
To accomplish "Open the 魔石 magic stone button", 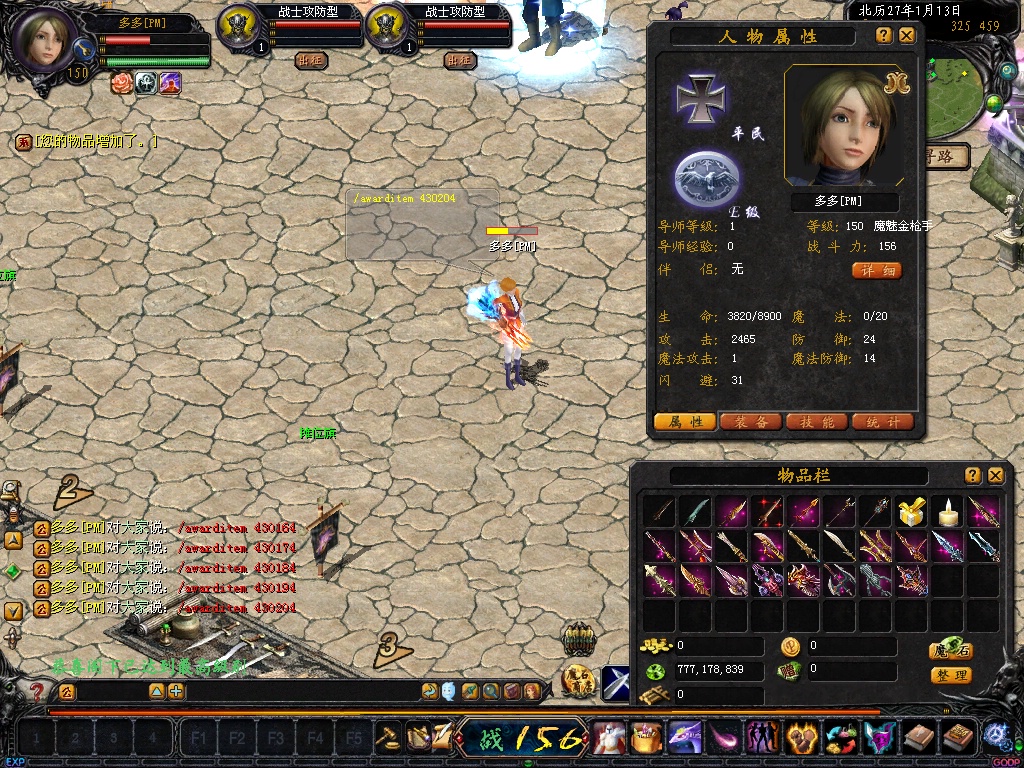I will (x=950, y=651).
